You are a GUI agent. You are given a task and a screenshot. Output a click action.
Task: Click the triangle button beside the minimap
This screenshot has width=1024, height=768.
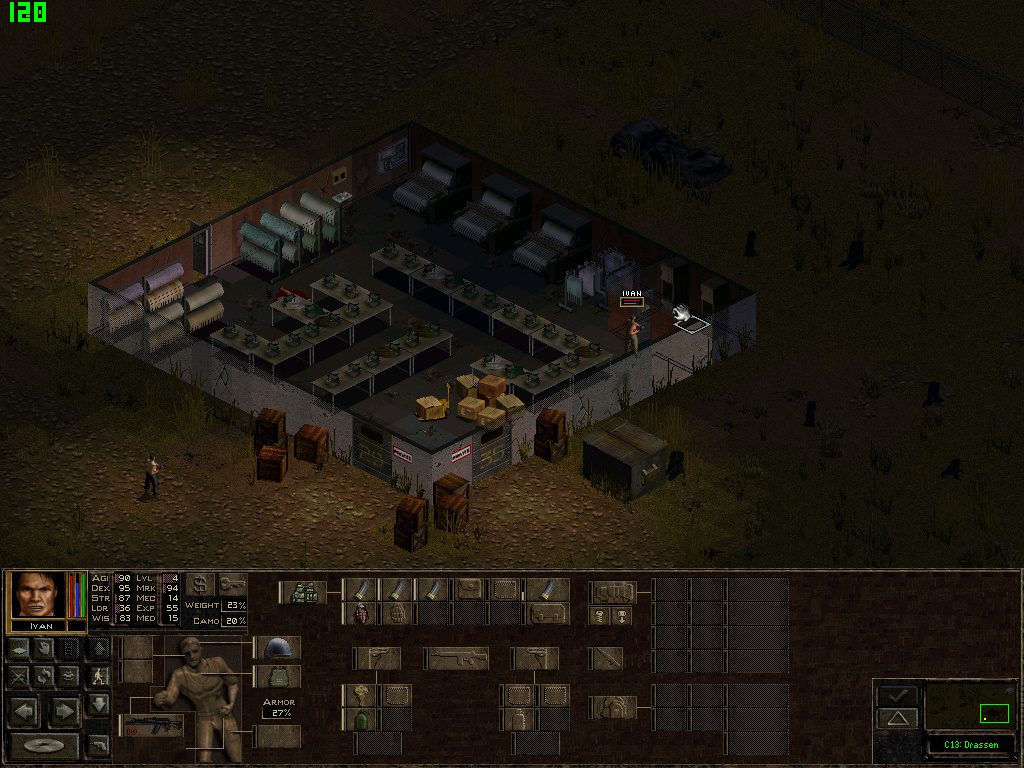click(x=897, y=718)
